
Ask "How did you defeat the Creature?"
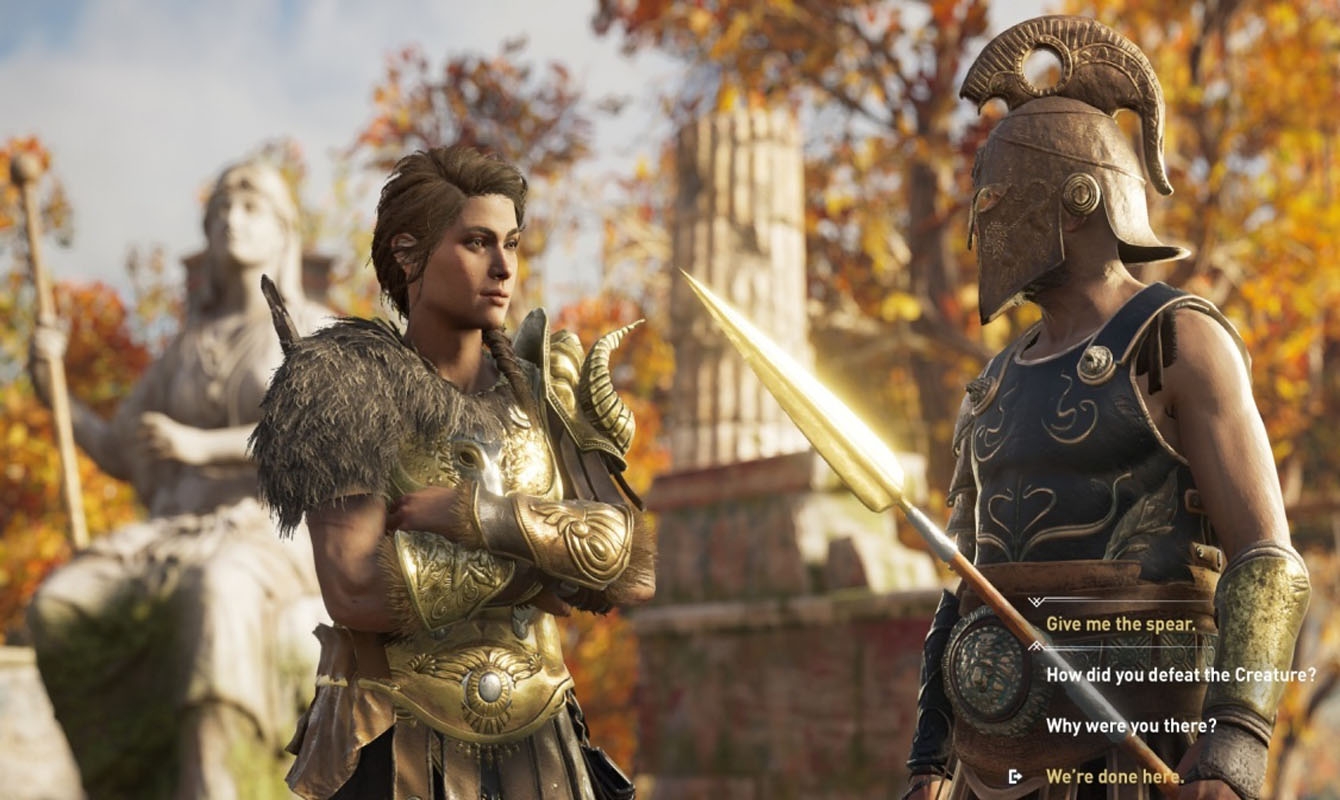[x=1180, y=675]
